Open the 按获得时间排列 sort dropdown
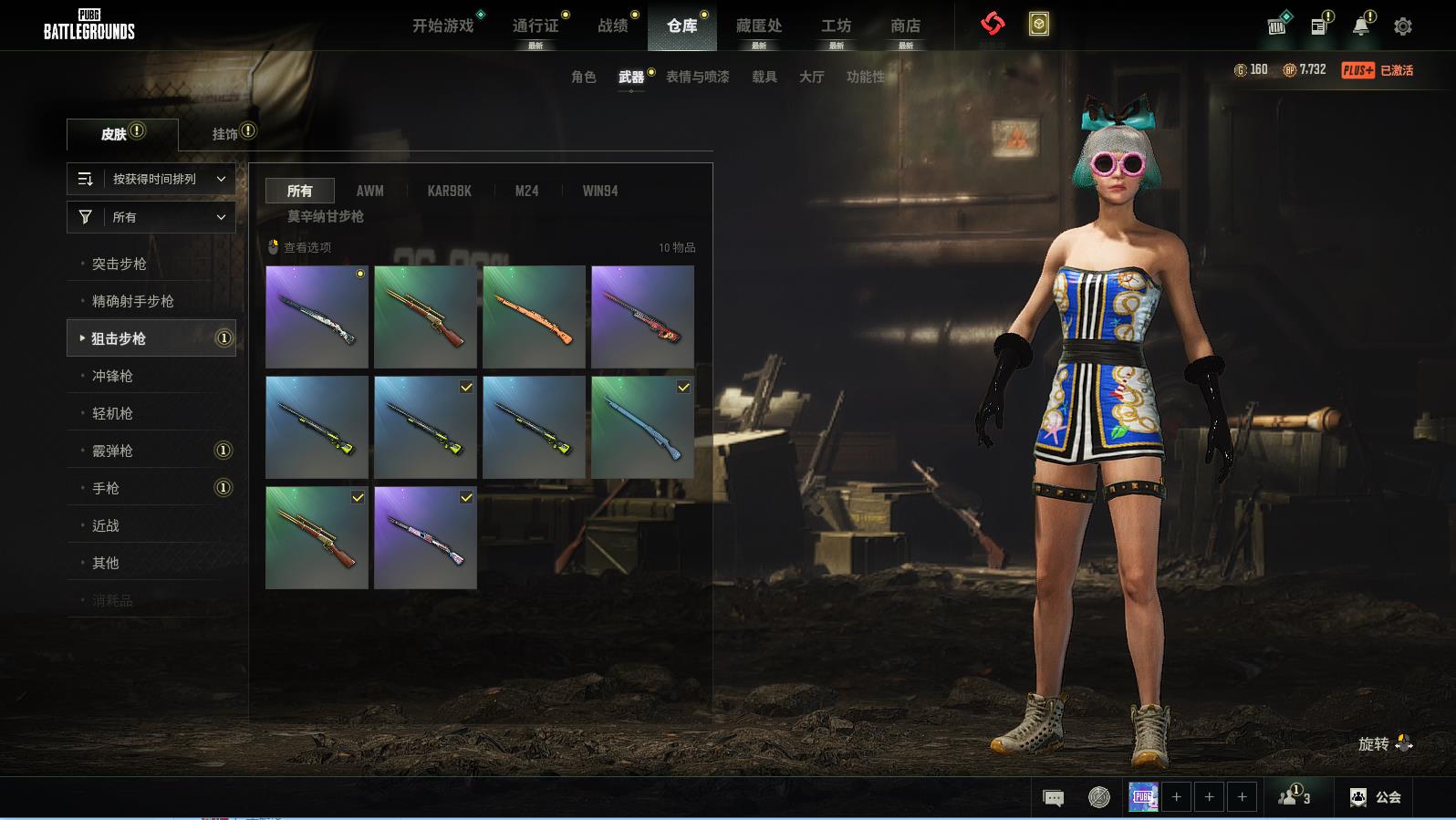 pyautogui.click(x=151, y=179)
